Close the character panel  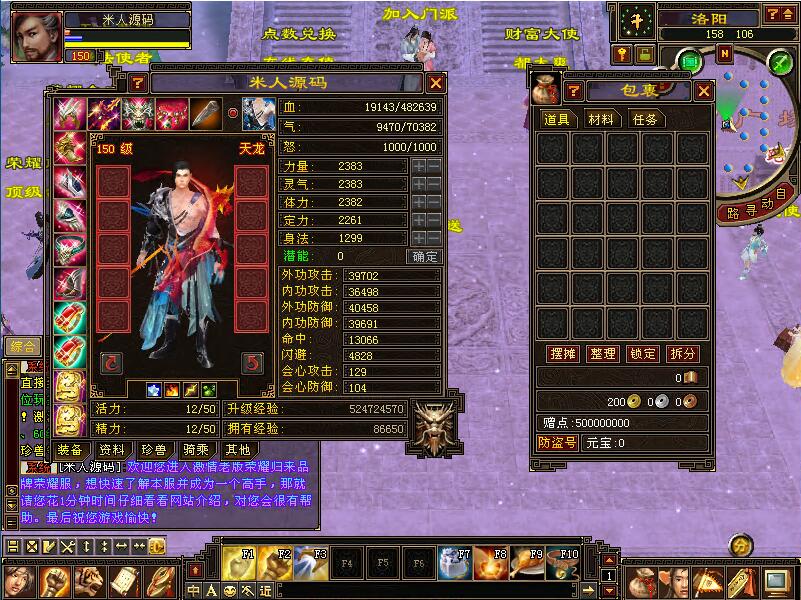point(436,83)
